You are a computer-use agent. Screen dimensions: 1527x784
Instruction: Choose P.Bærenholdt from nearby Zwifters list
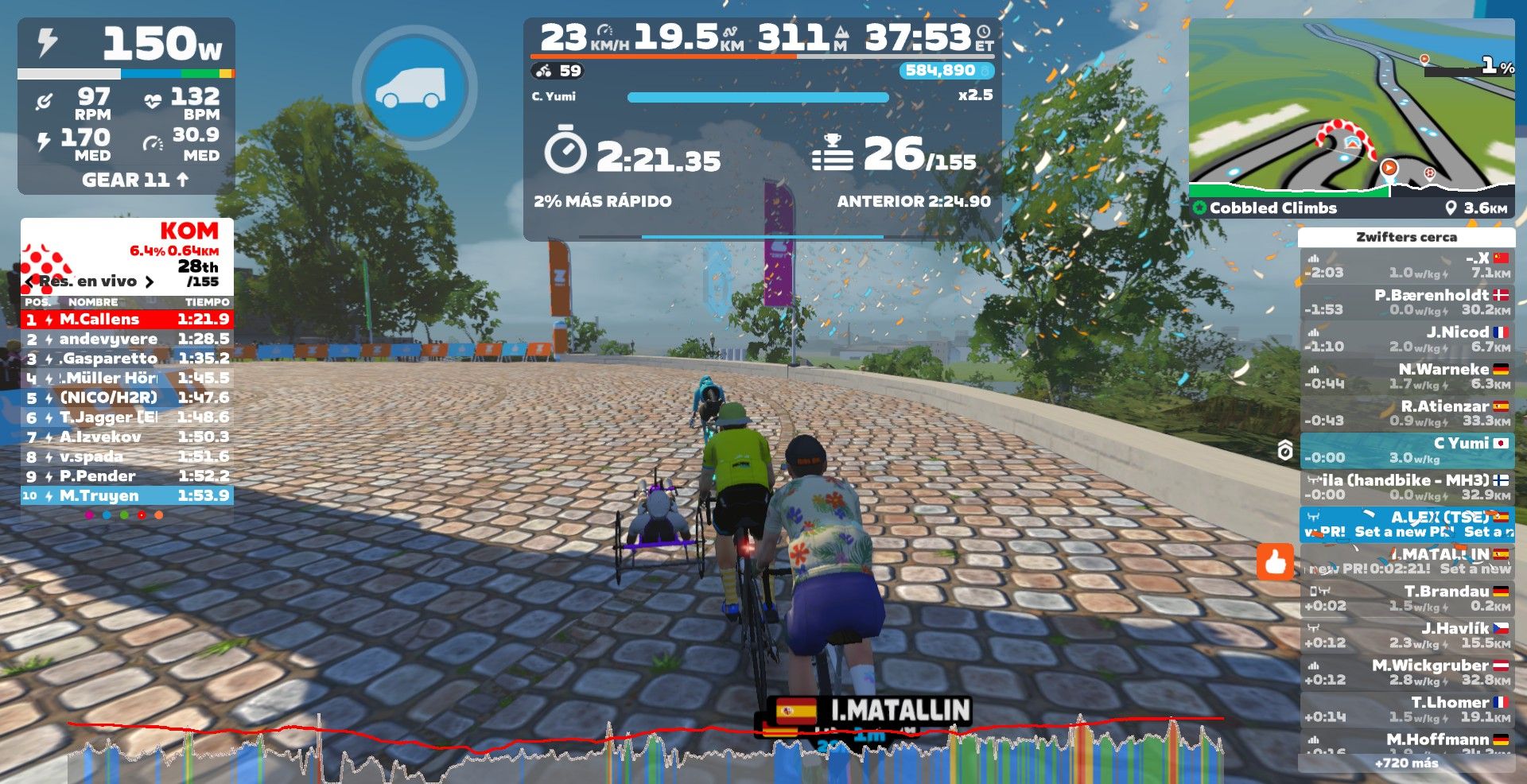[1406, 302]
